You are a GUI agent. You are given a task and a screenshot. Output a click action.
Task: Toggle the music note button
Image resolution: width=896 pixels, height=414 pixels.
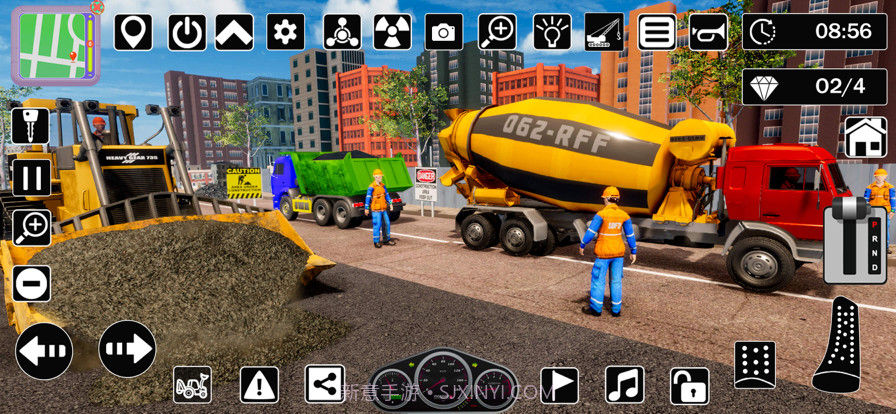(x=625, y=384)
